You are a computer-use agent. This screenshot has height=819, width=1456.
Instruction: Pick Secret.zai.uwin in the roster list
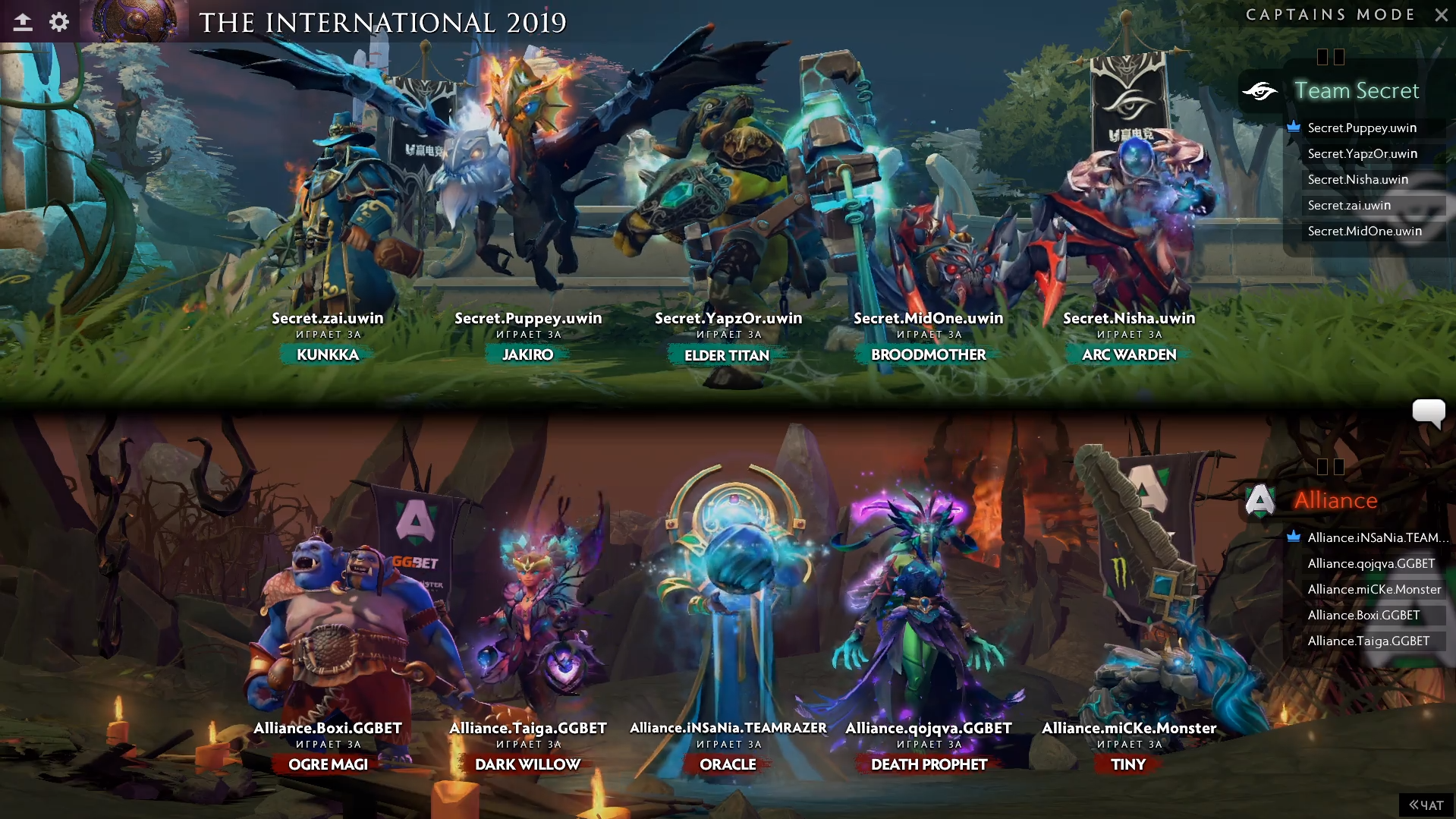(1349, 205)
